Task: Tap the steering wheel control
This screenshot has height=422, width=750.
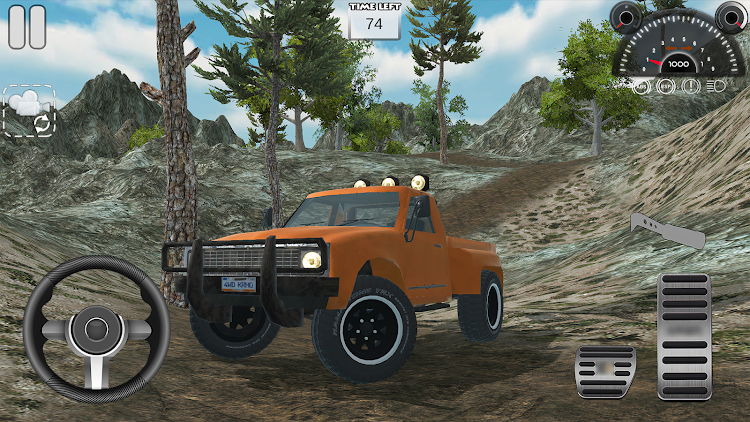Action: [96, 329]
